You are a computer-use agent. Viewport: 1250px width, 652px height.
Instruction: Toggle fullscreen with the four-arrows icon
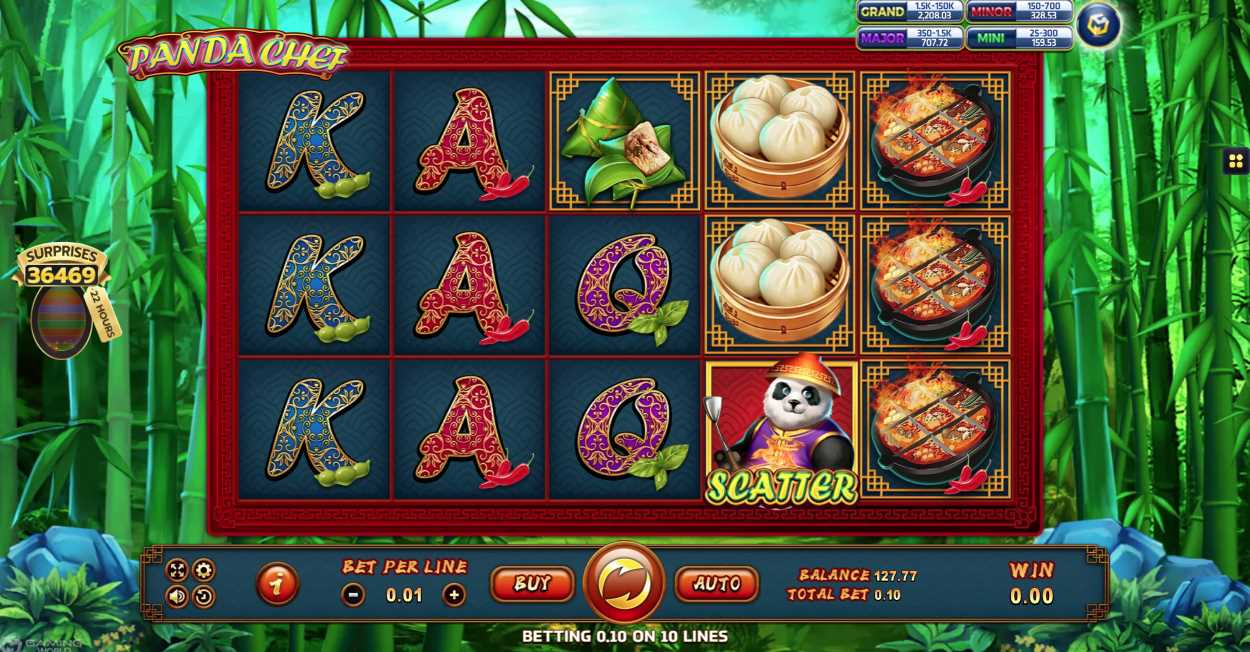click(x=177, y=570)
